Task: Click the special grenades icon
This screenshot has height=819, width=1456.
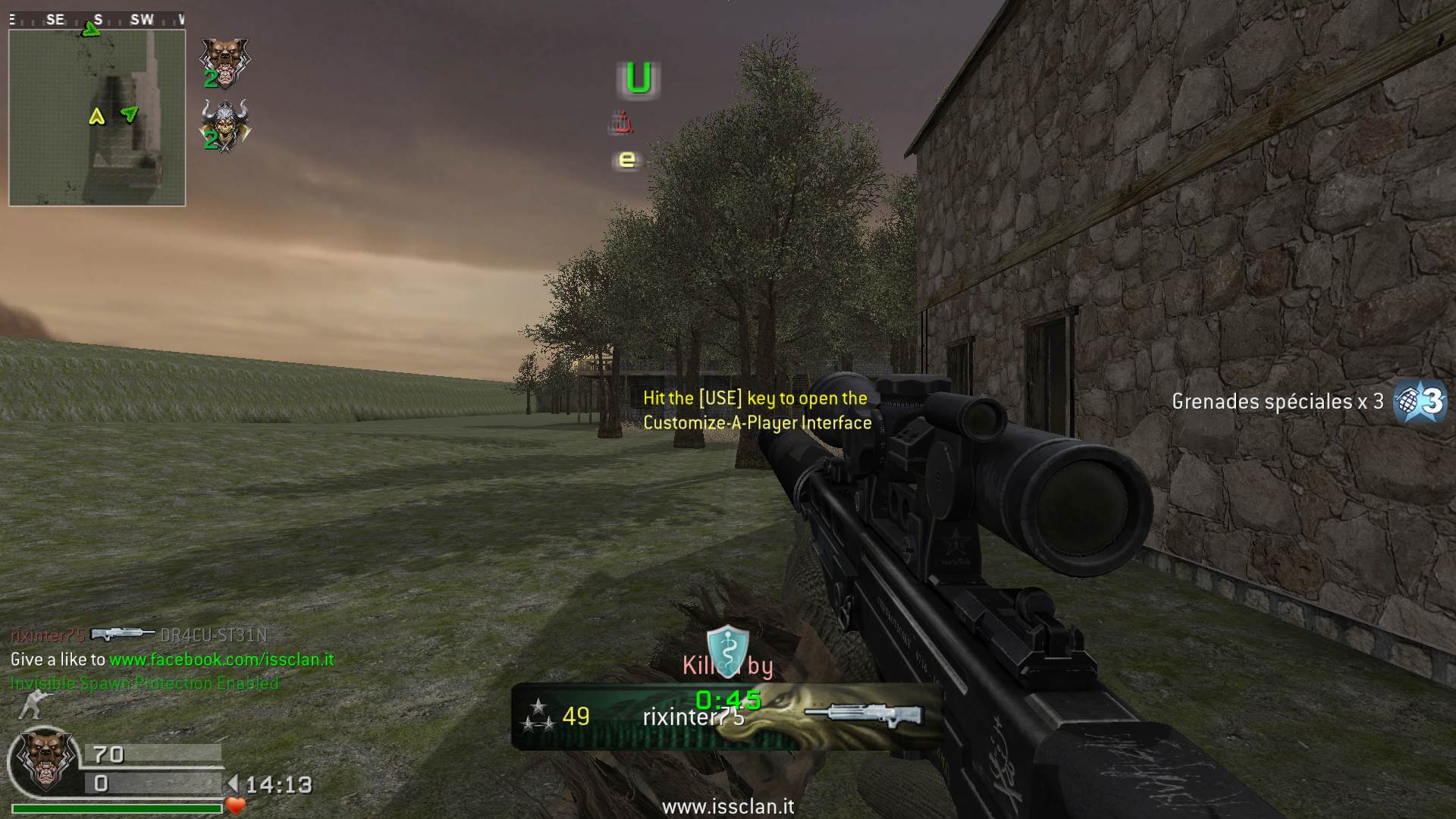Action: click(1420, 400)
